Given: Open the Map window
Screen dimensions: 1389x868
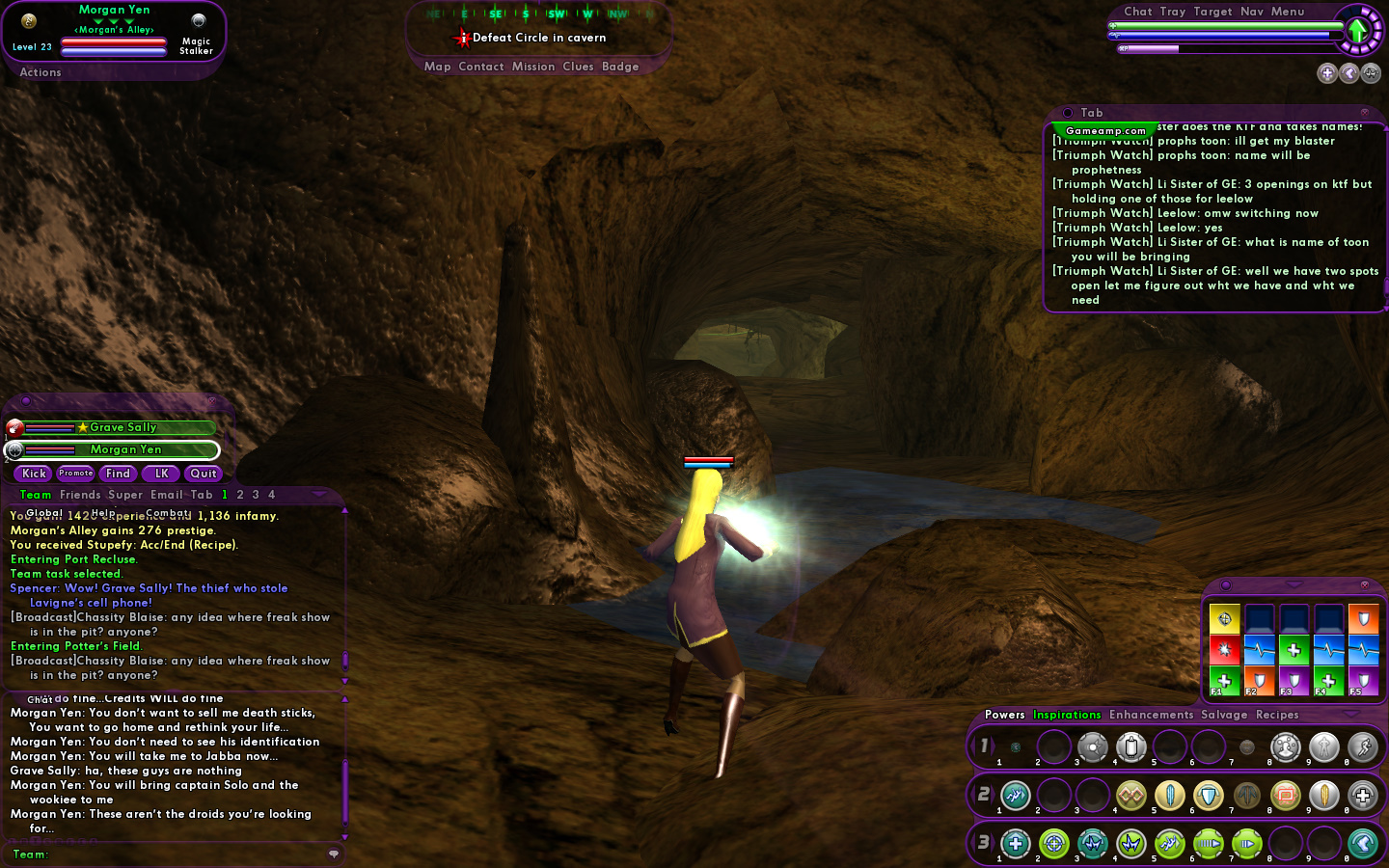Looking at the screenshot, I should [x=437, y=67].
